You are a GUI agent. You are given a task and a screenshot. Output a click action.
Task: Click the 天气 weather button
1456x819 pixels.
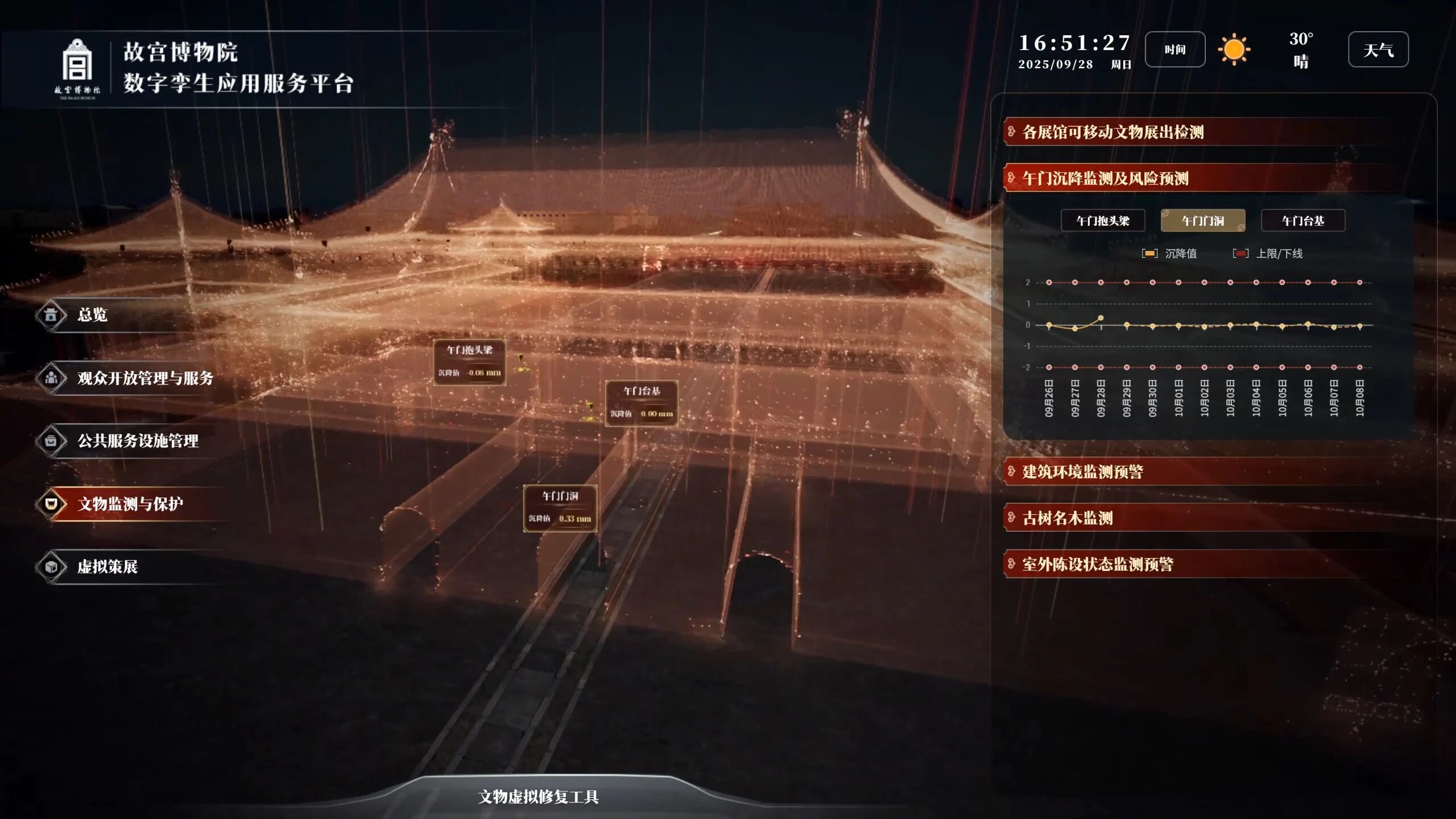1378,49
